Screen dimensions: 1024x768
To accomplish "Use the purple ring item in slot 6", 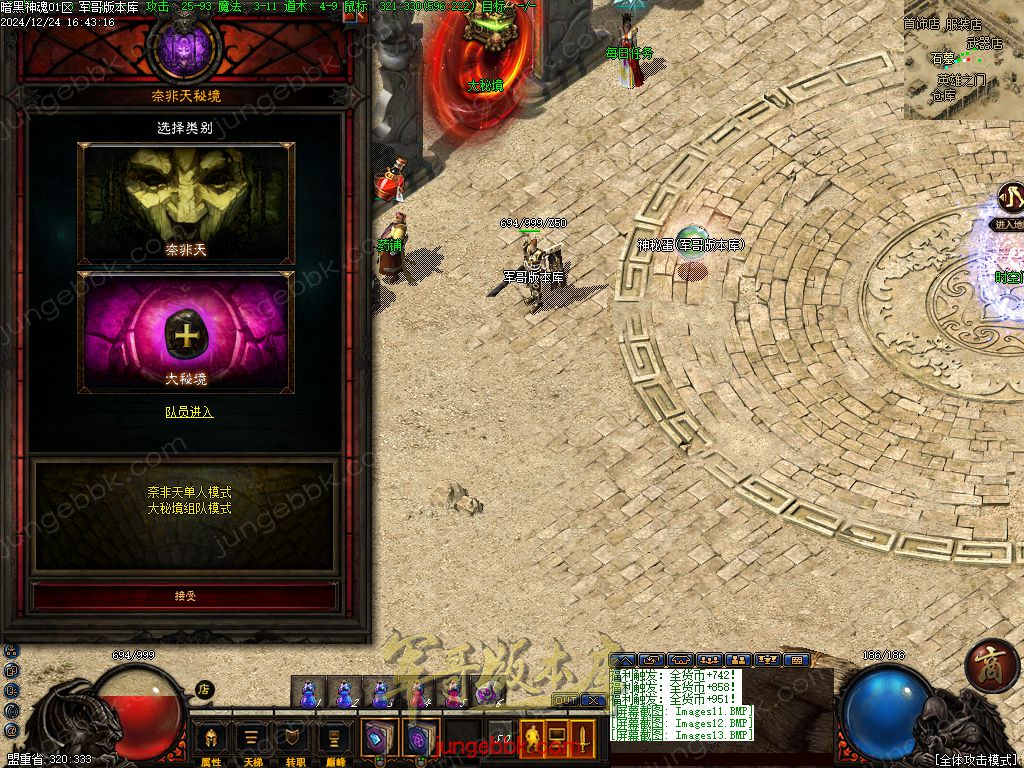I will point(487,692).
